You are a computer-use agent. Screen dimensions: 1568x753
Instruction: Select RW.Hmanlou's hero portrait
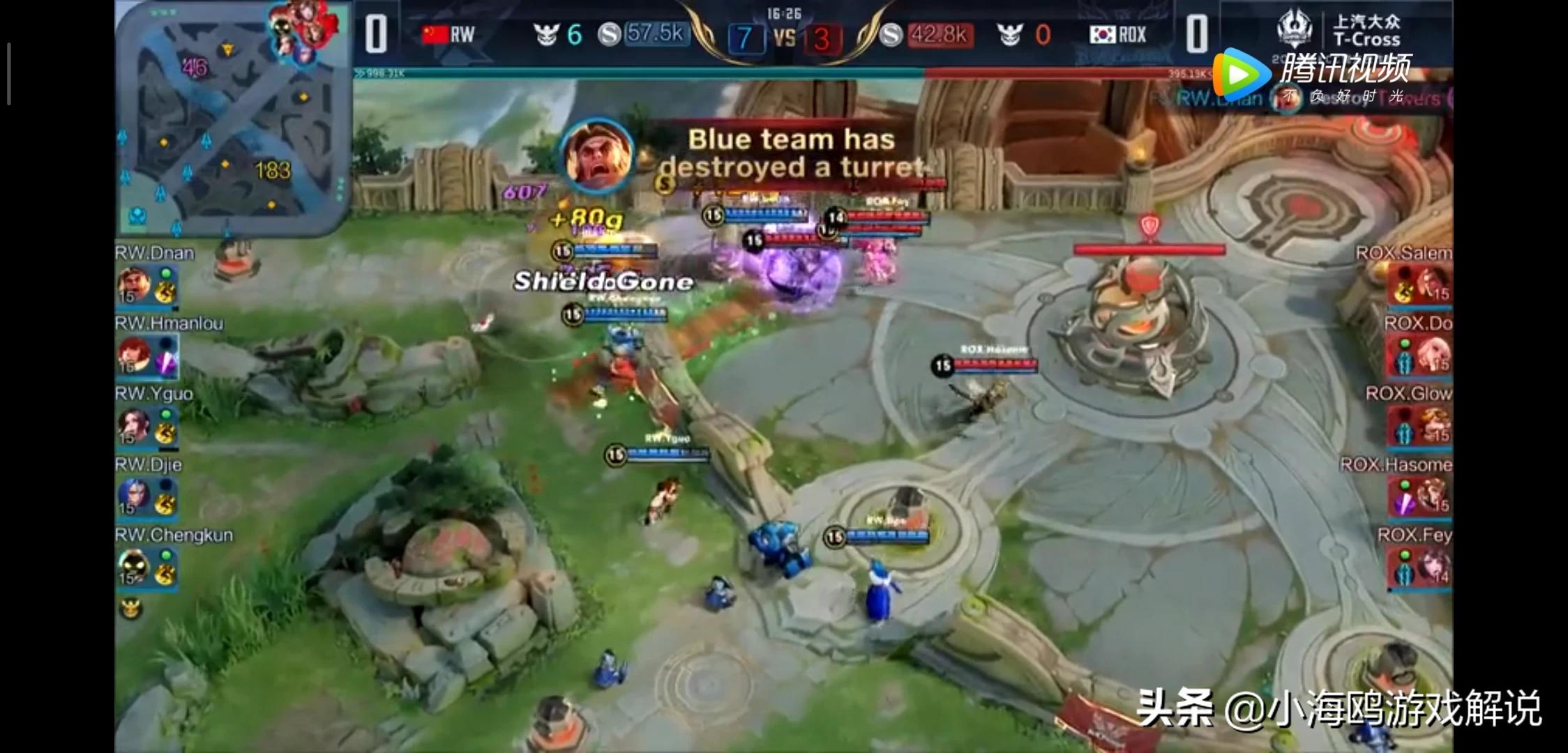coord(134,354)
